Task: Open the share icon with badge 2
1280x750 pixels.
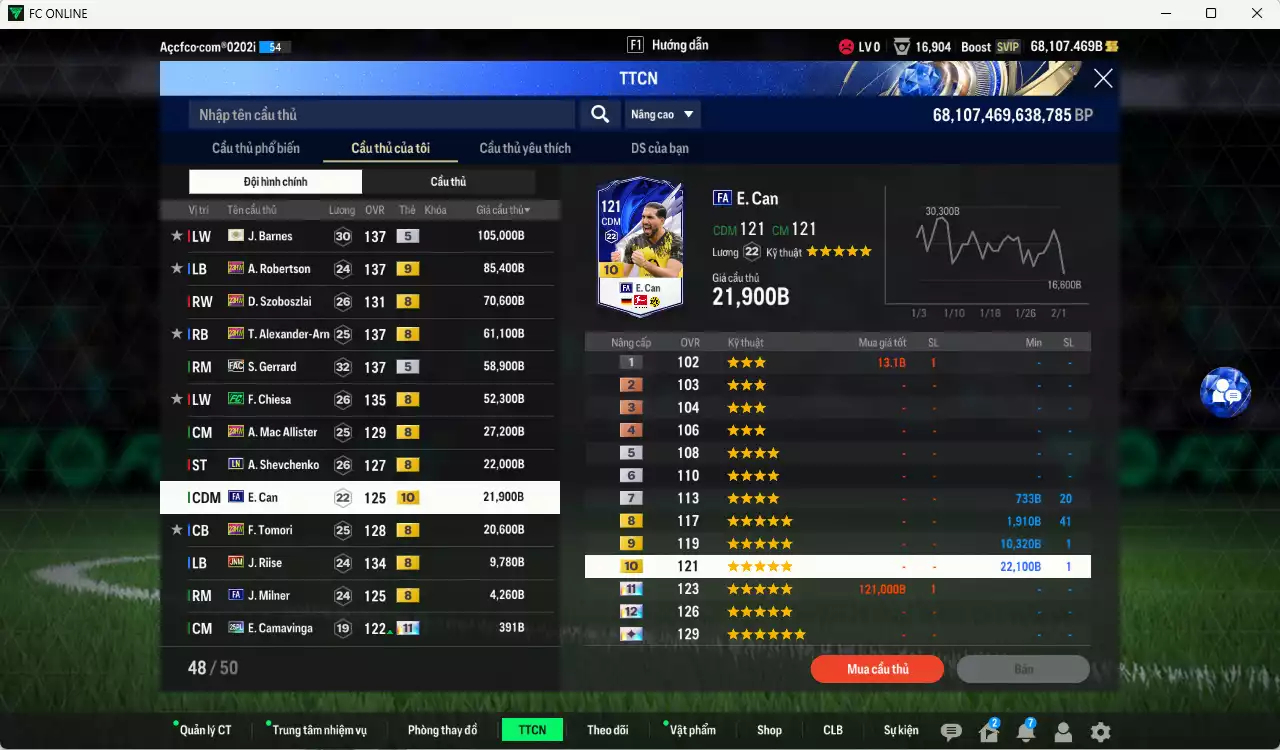Action: tap(989, 732)
